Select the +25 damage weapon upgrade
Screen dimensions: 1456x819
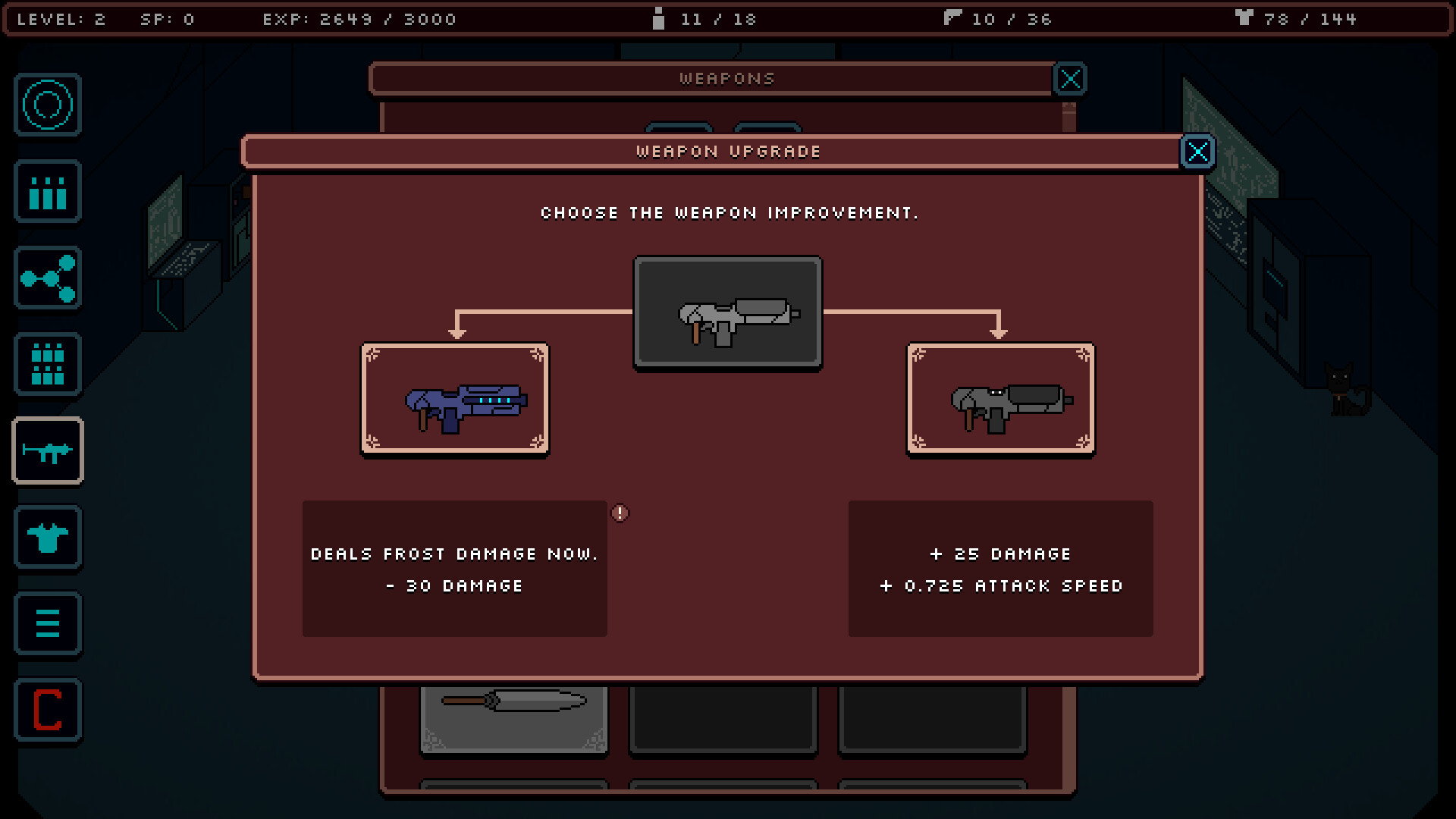pos(1001,399)
